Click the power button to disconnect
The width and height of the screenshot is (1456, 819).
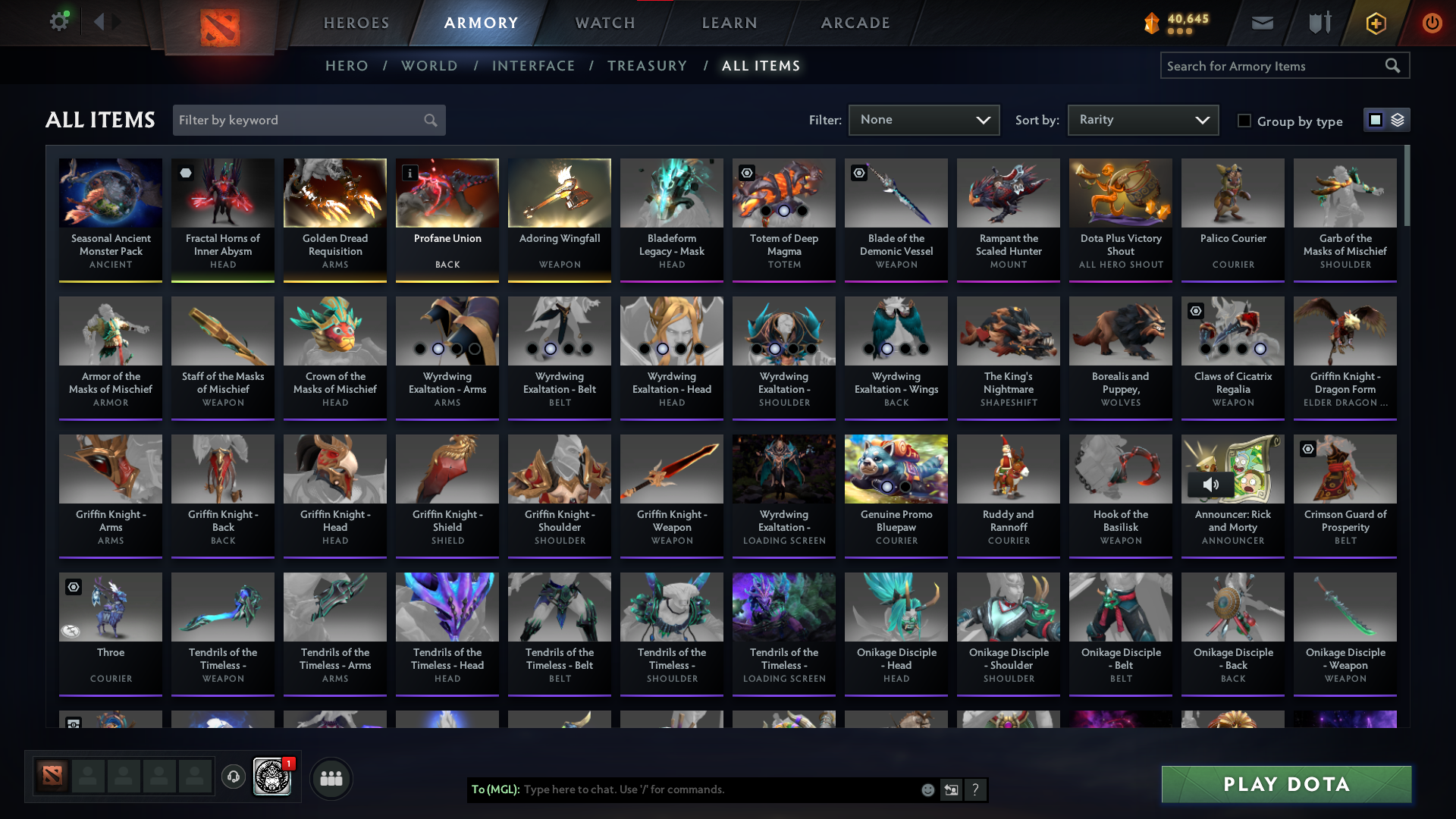coord(1432,23)
